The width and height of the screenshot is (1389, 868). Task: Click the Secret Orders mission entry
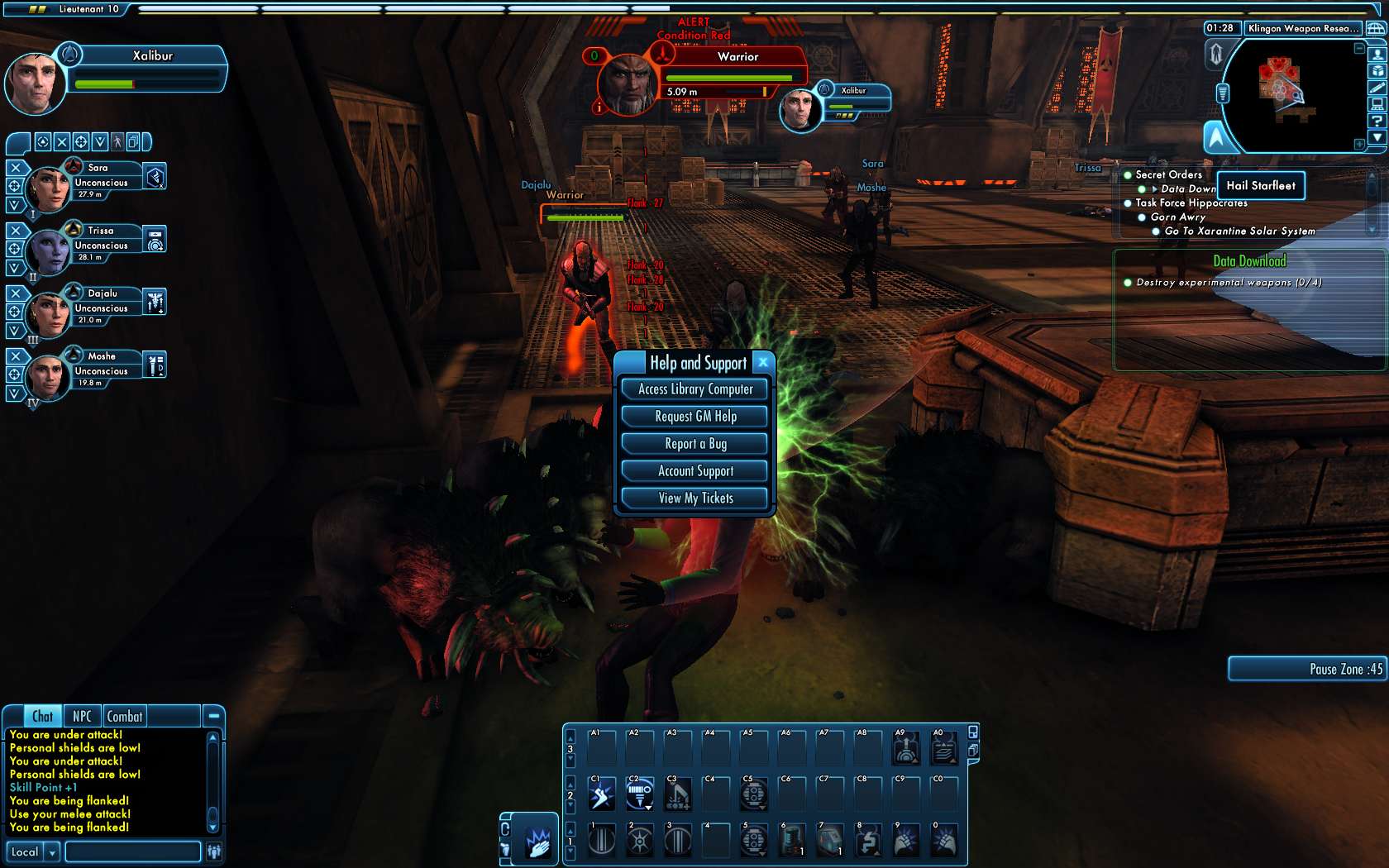point(1168,174)
